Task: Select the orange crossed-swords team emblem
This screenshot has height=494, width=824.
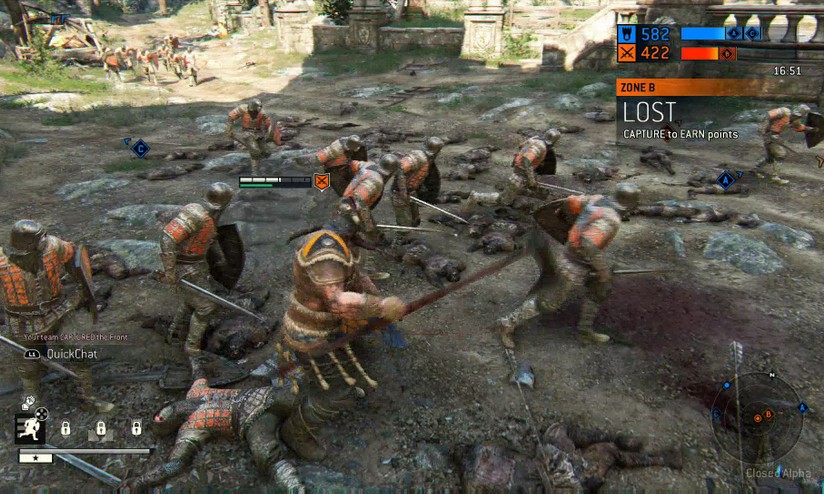Action: point(627,53)
